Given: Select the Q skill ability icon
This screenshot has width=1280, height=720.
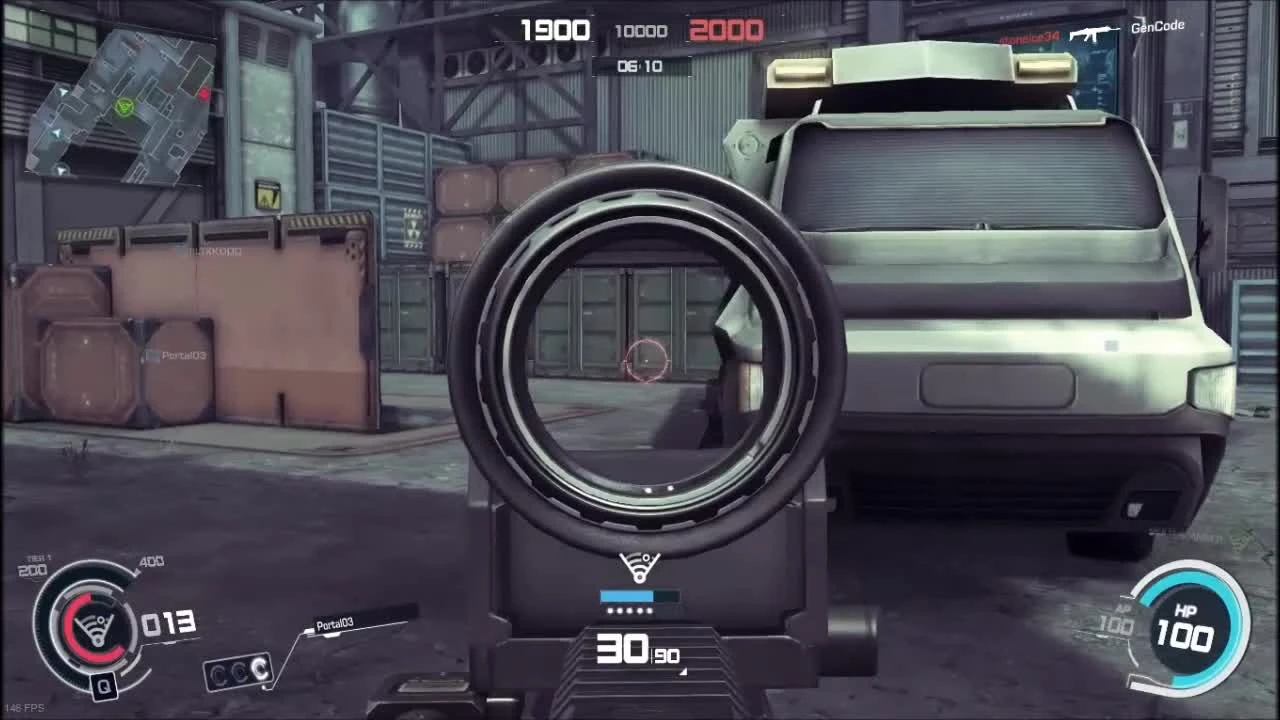Looking at the screenshot, I should 104,685.
